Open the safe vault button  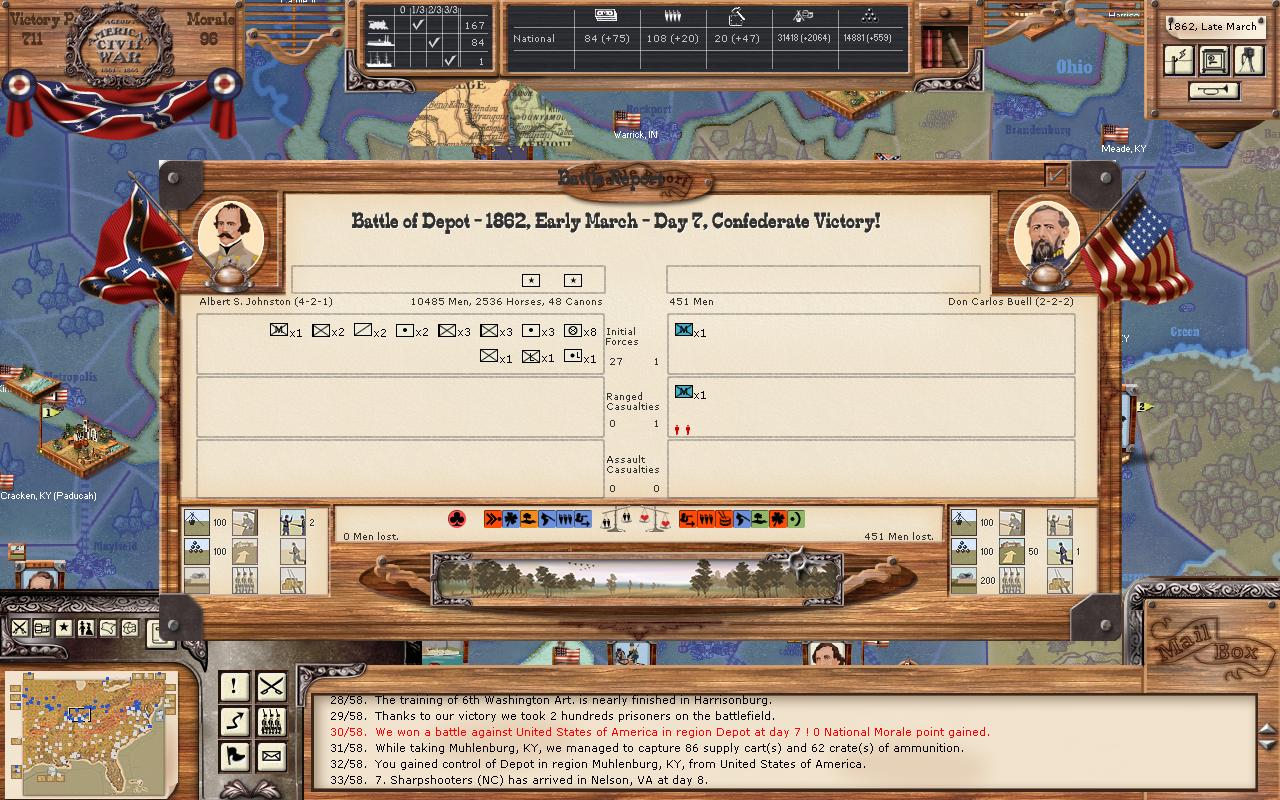click(1214, 61)
